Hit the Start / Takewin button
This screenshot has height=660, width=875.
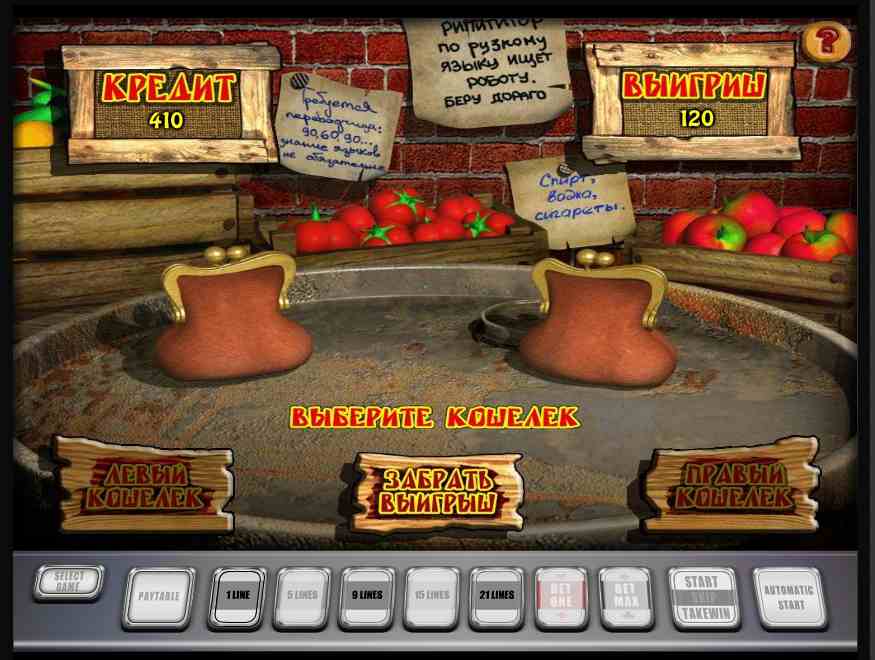coord(703,597)
